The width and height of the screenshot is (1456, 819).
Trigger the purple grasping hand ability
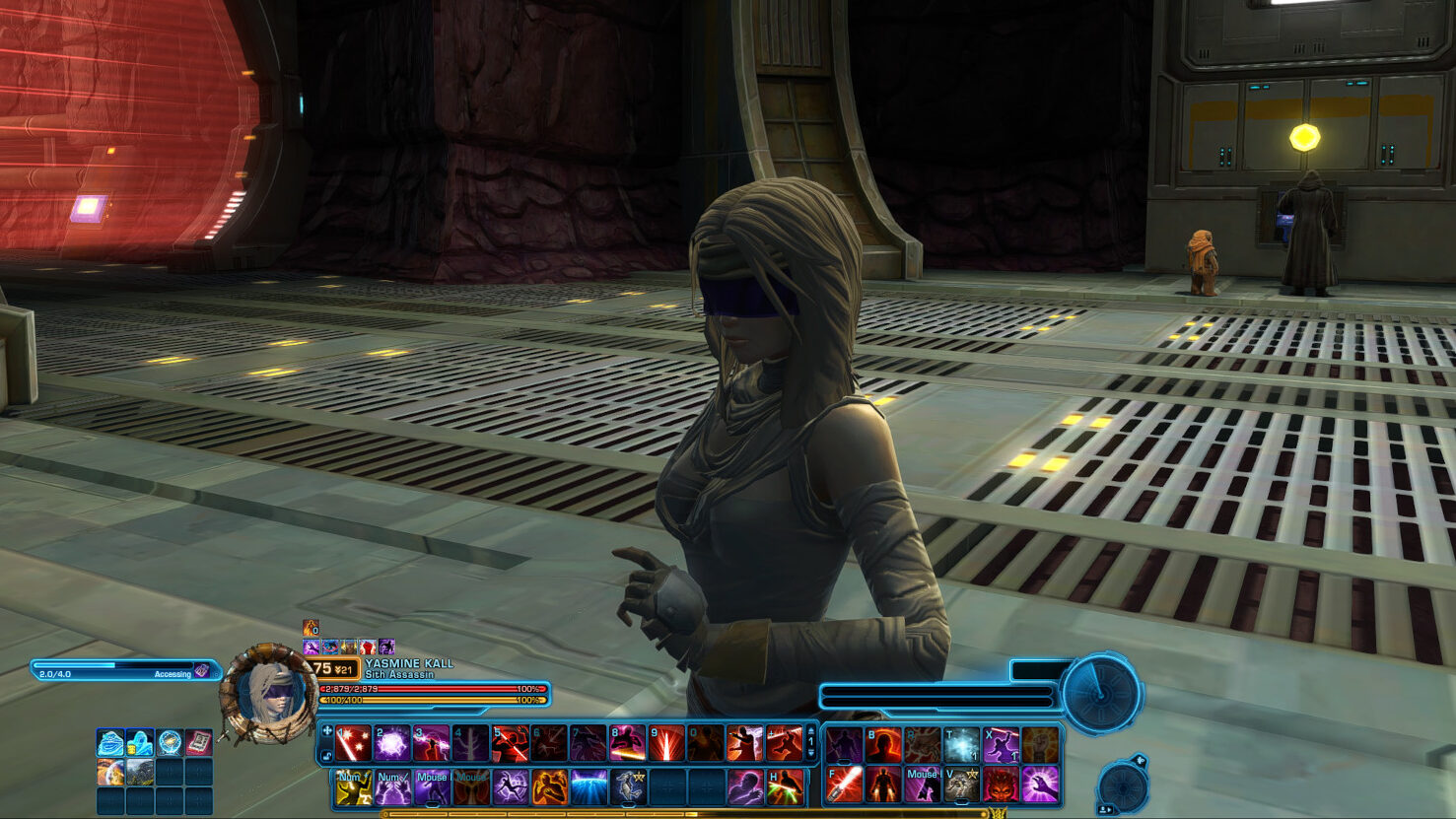click(x=1040, y=785)
